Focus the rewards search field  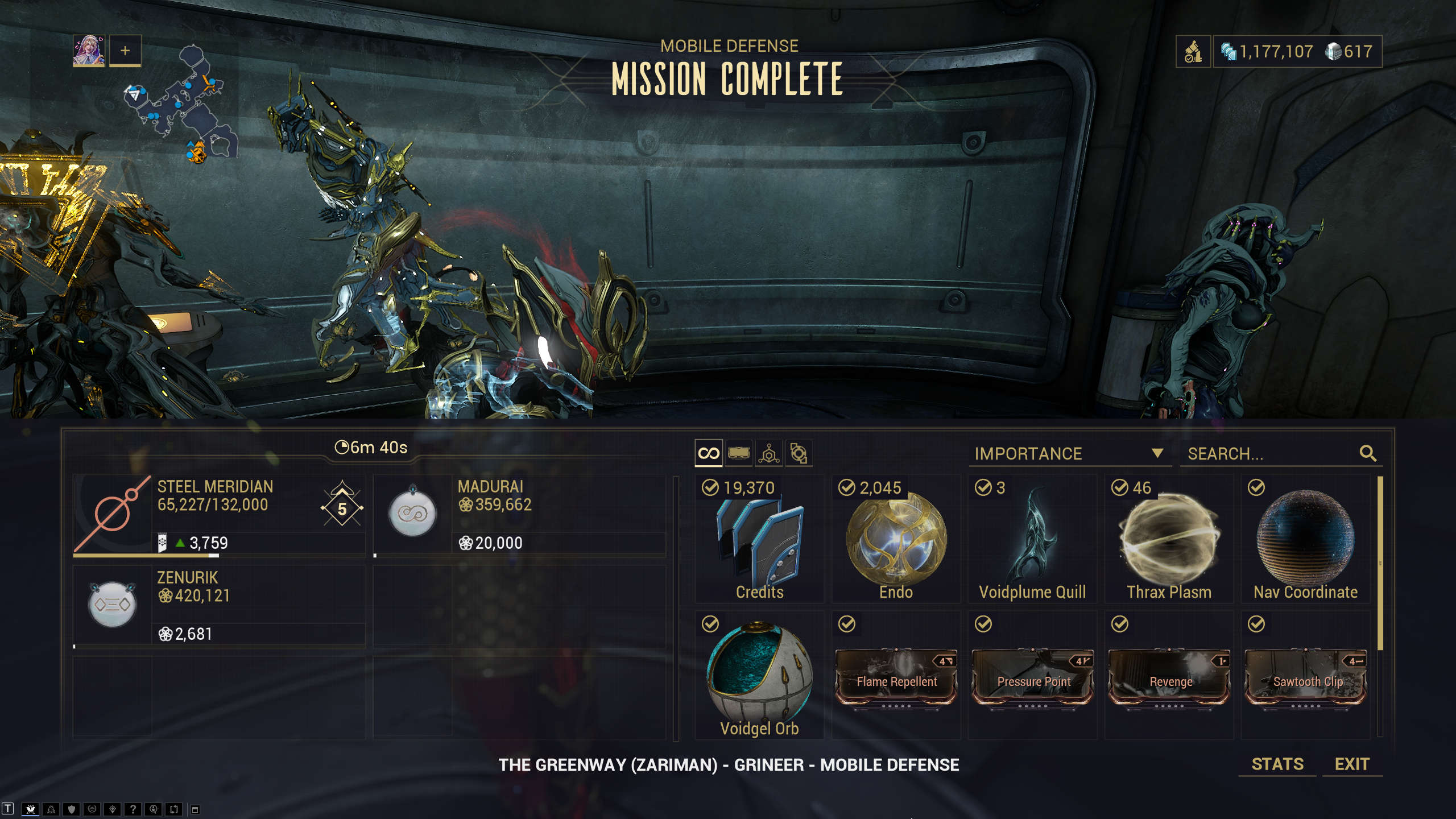pyautogui.click(x=1271, y=454)
